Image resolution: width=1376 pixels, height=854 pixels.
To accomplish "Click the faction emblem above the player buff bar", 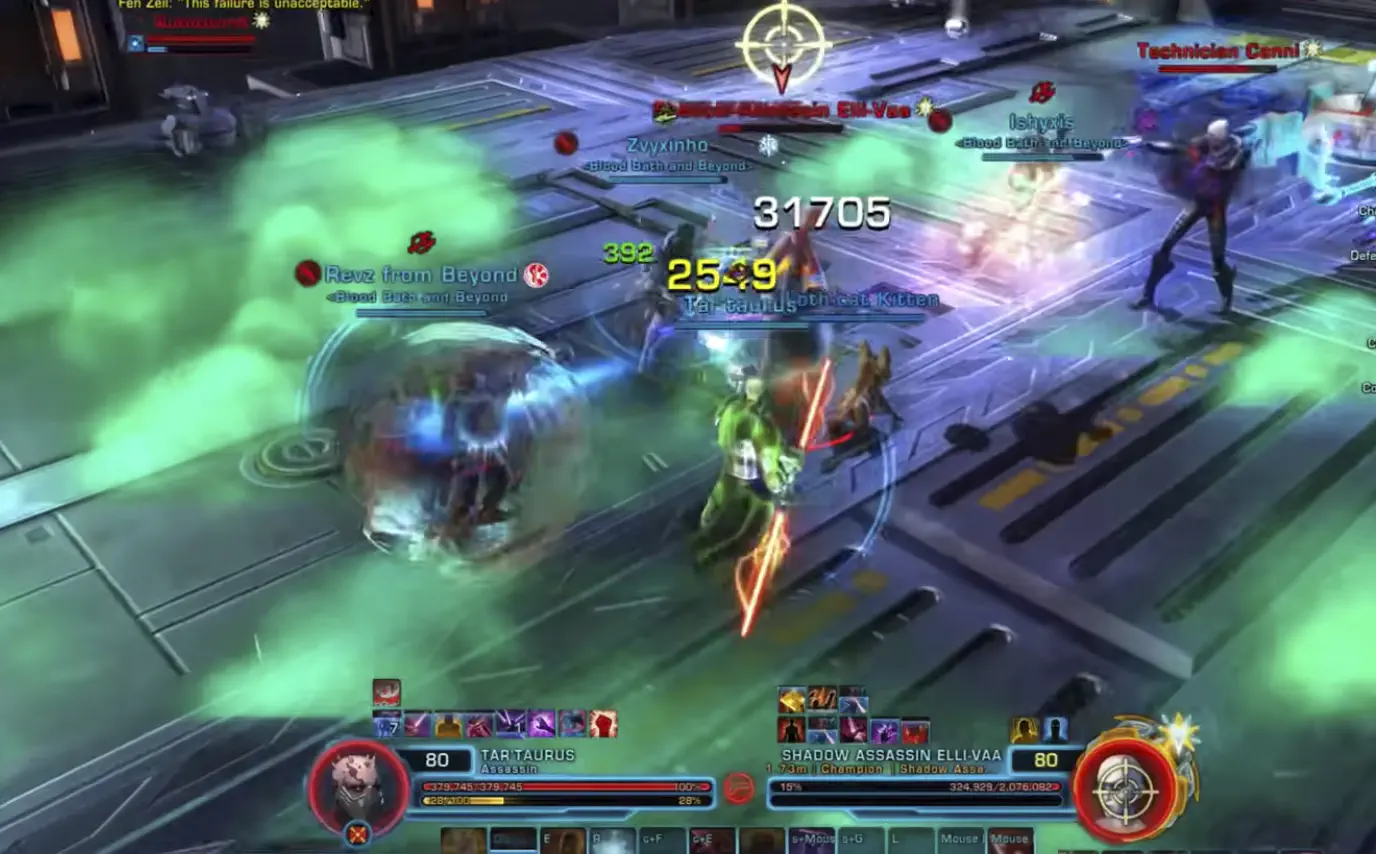I will point(387,692).
